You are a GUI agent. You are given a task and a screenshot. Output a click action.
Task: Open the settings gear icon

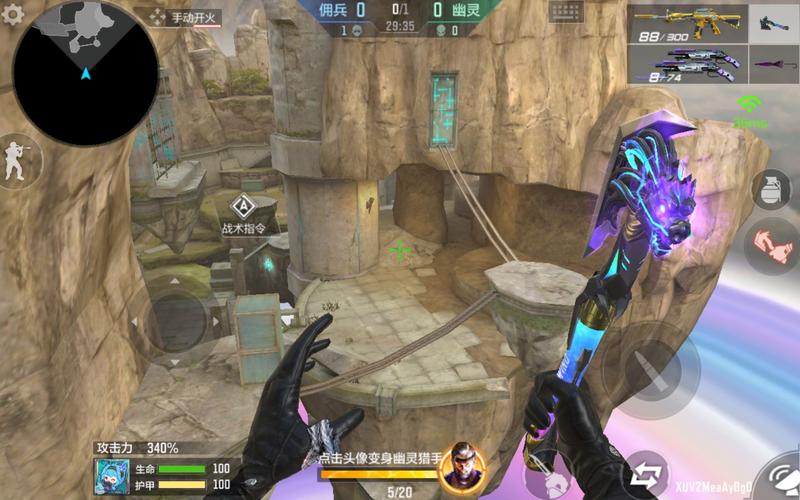click(x=13, y=15)
